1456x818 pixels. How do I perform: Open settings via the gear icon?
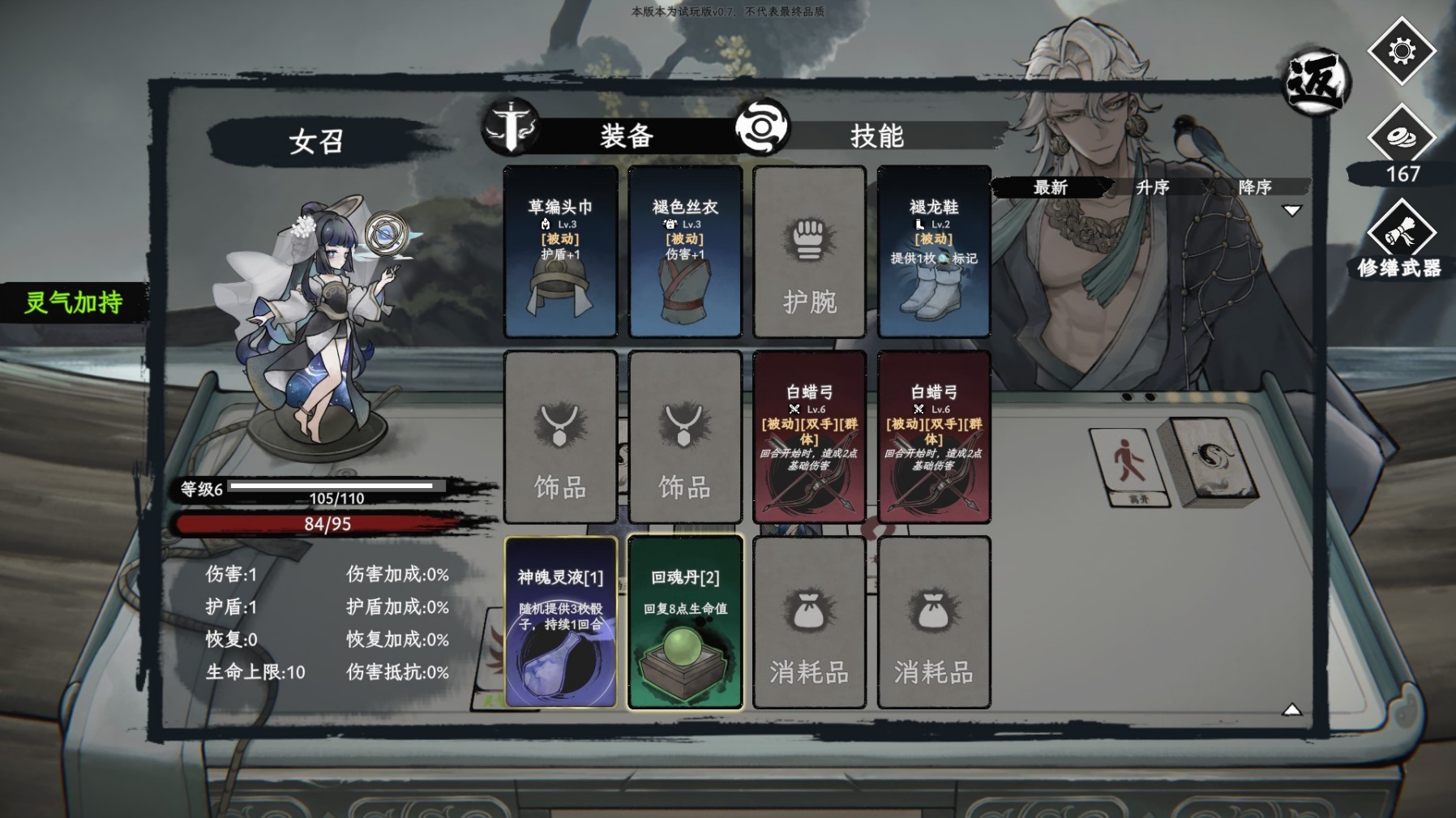pos(1401,51)
